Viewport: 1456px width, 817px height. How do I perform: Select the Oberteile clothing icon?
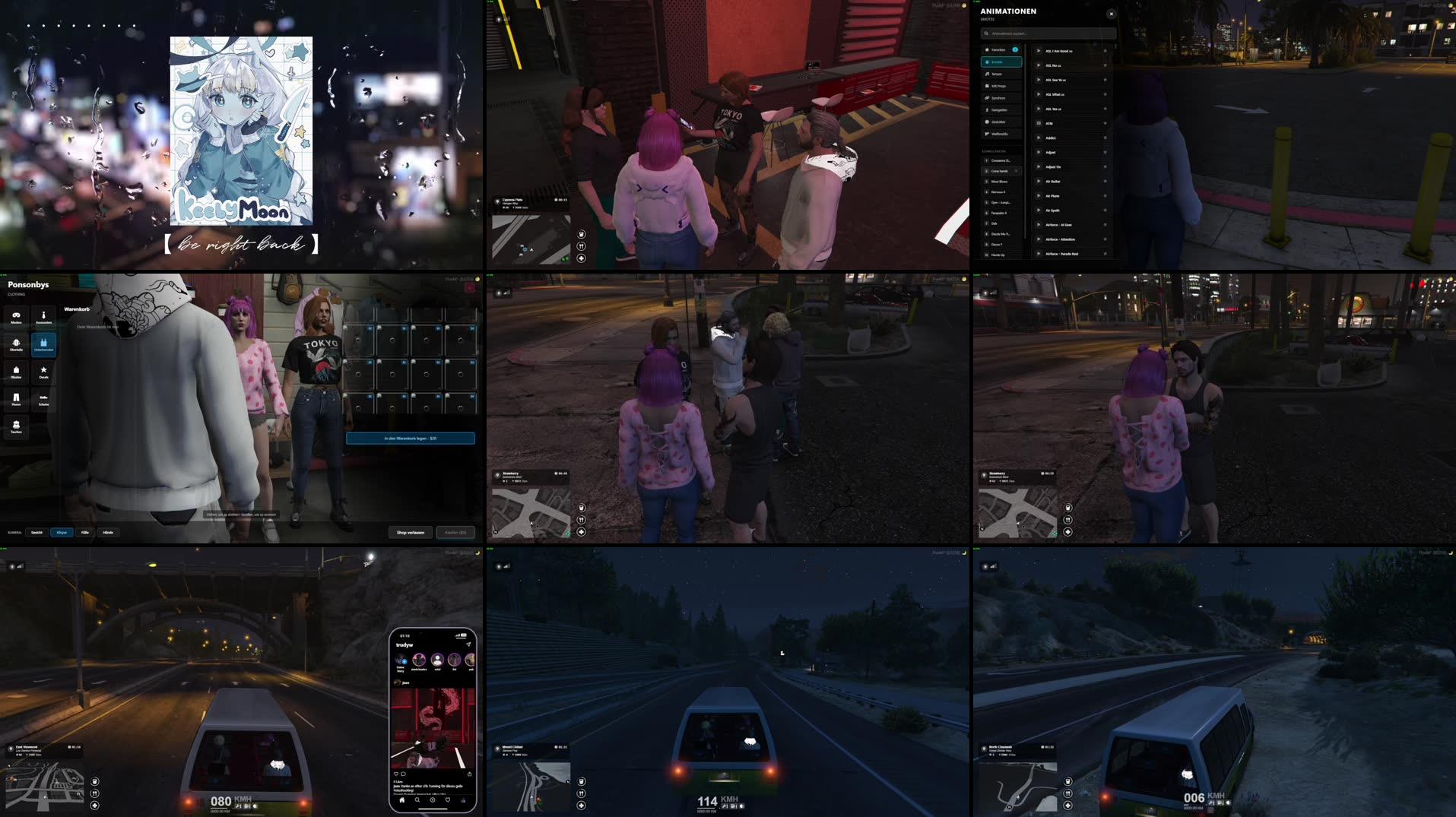16,343
